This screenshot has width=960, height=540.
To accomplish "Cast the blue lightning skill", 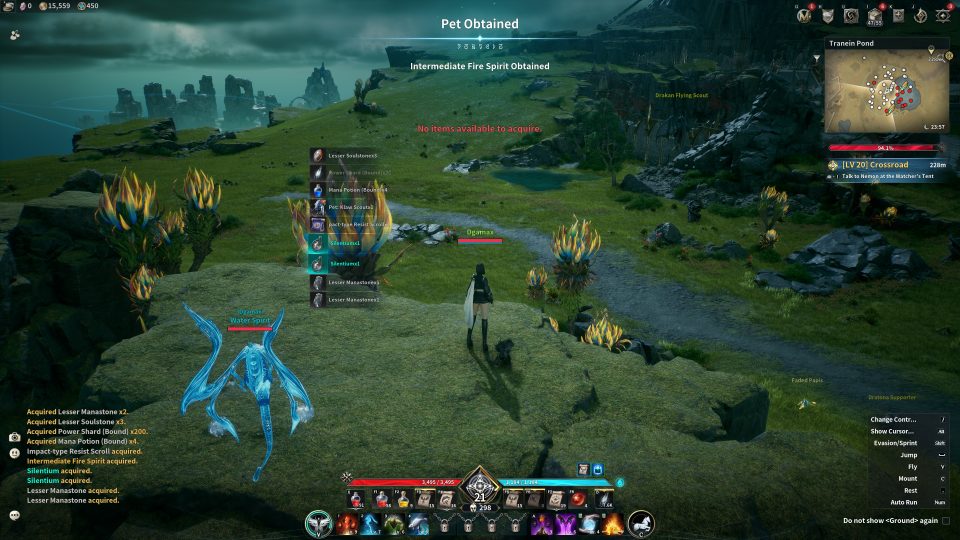I will pyautogui.click(x=370, y=523).
